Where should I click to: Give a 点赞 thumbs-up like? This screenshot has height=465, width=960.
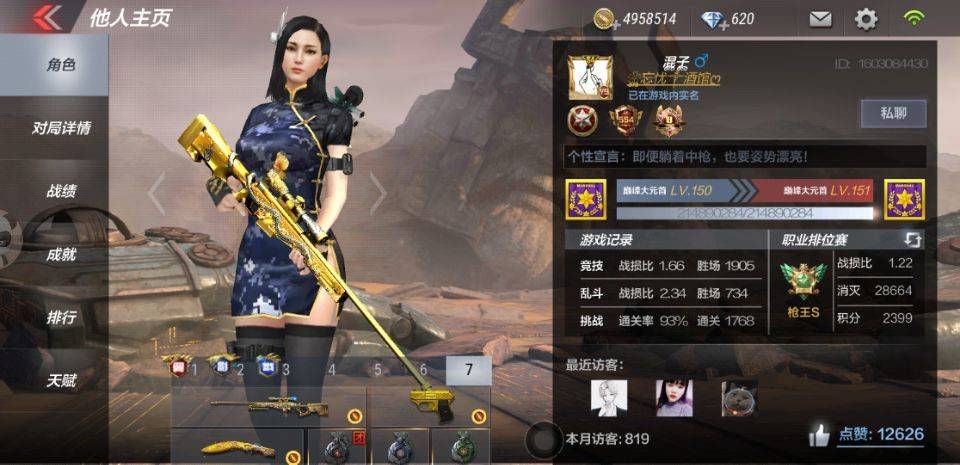point(820,435)
